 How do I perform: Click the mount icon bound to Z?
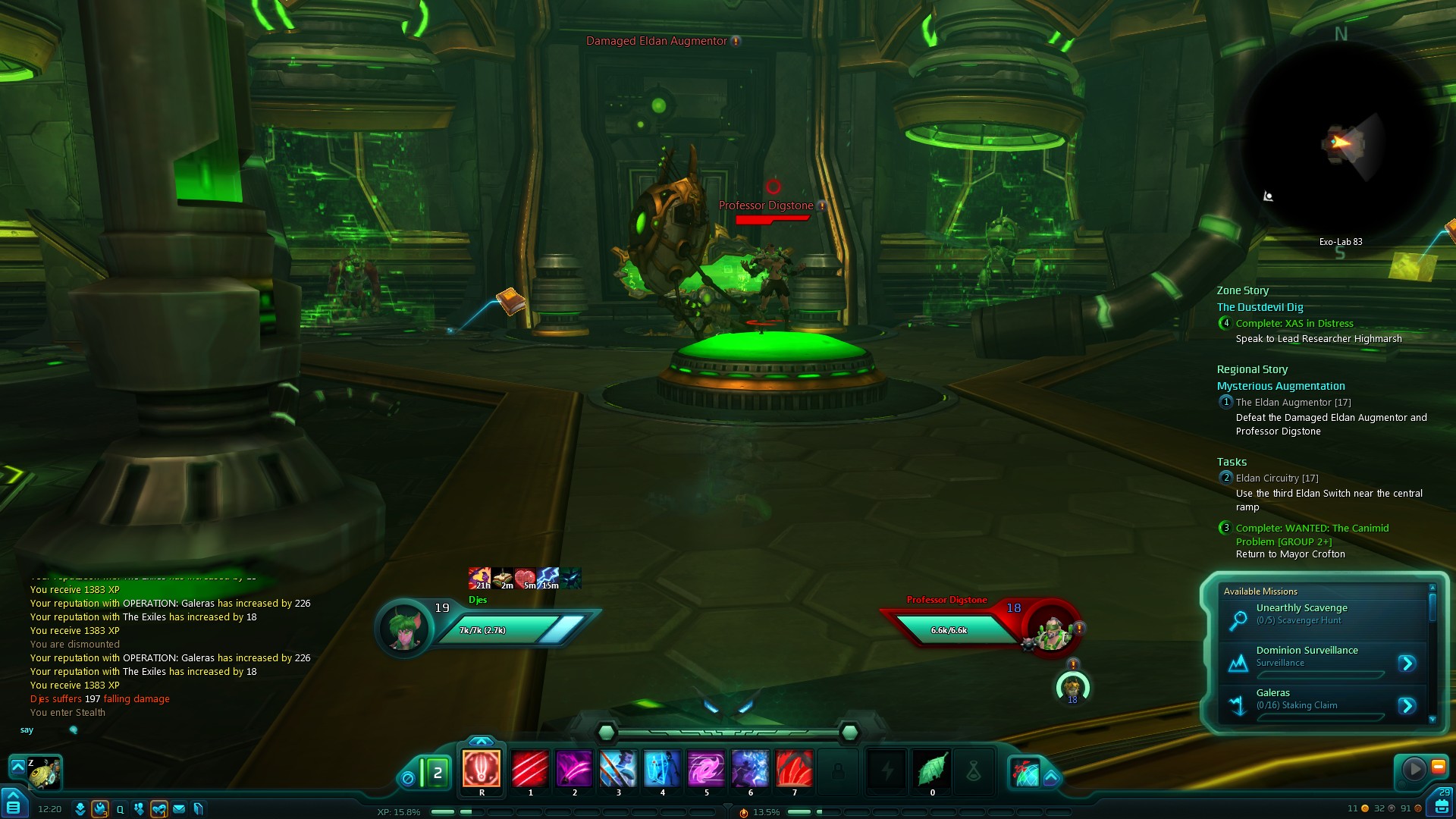coord(44,772)
